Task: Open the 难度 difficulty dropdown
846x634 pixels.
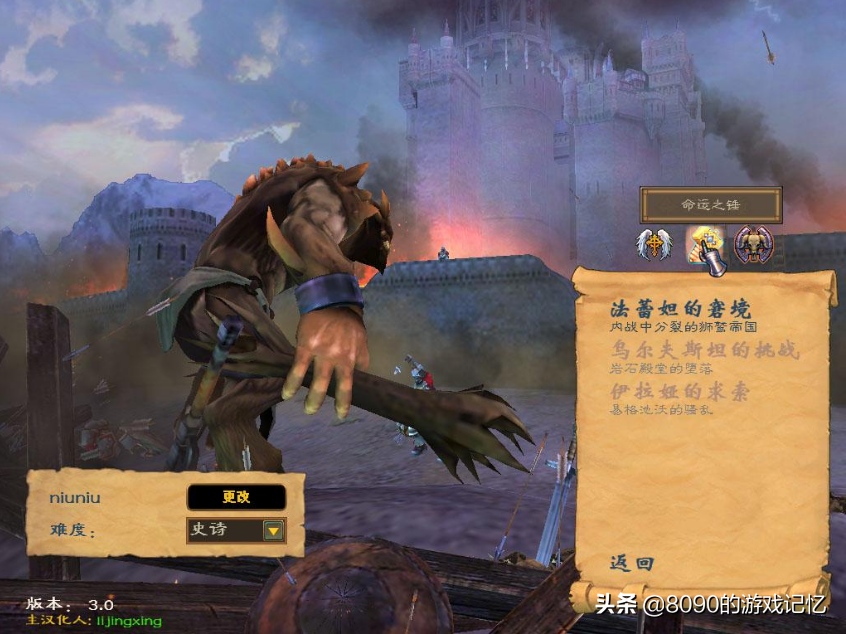Action: click(273, 530)
